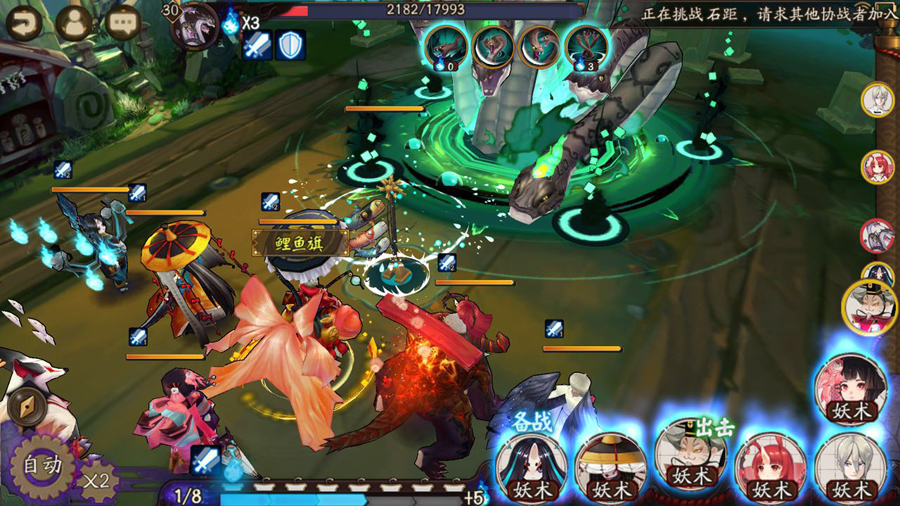The height and width of the screenshot is (506, 900).
Task: Inspect the boss shield buff icon
Action: (290, 45)
